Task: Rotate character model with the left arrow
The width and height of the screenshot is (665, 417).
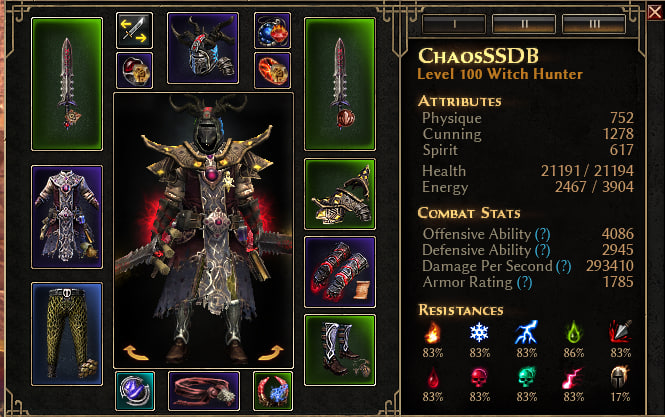Action: tap(133, 352)
